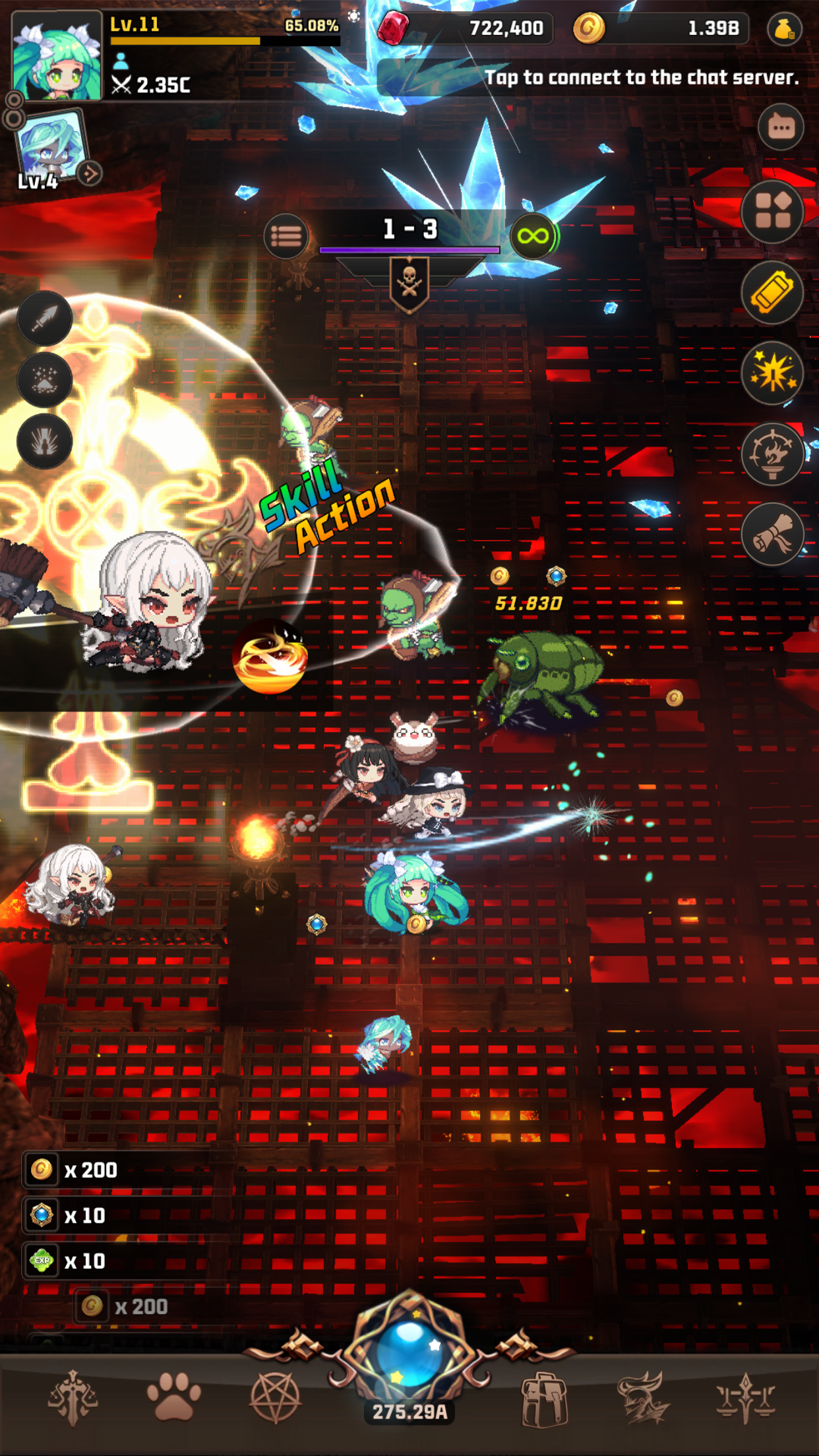The width and height of the screenshot is (819, 1456).
Task: Activate the starburst event icon
Action: 772,373
